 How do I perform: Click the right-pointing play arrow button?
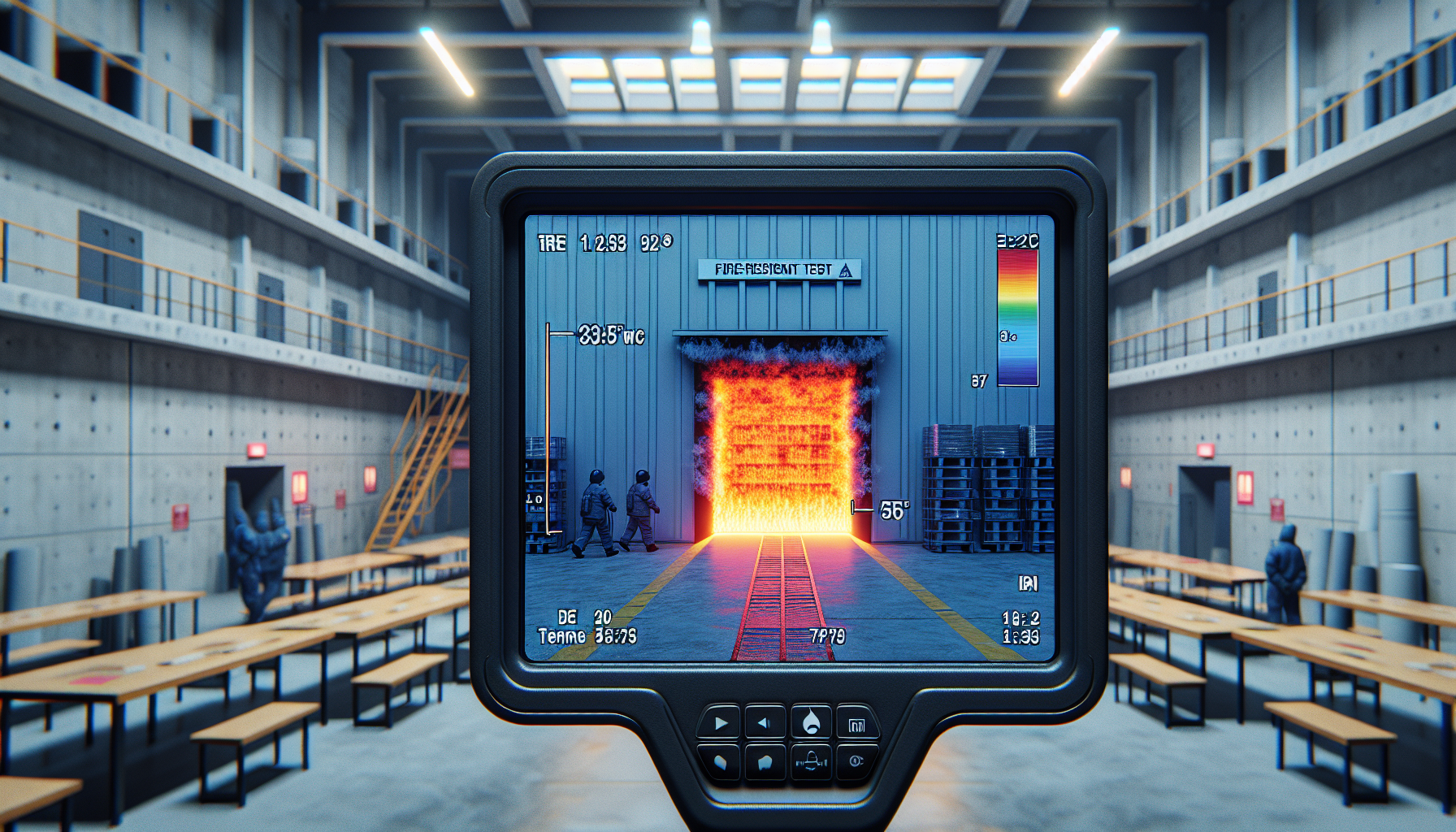click(720, 722)
